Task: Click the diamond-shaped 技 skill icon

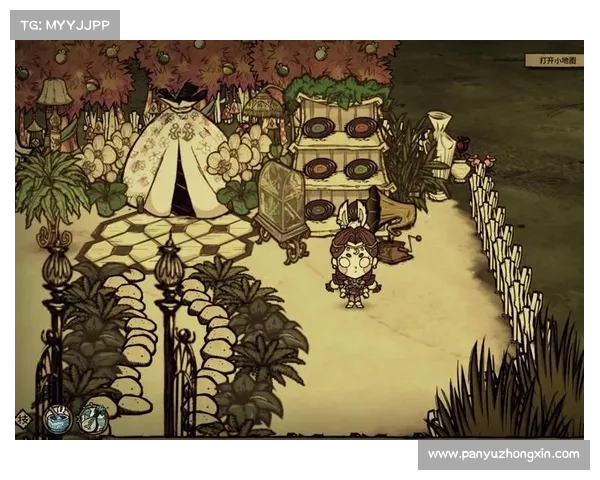Action: tap(23, 419)
